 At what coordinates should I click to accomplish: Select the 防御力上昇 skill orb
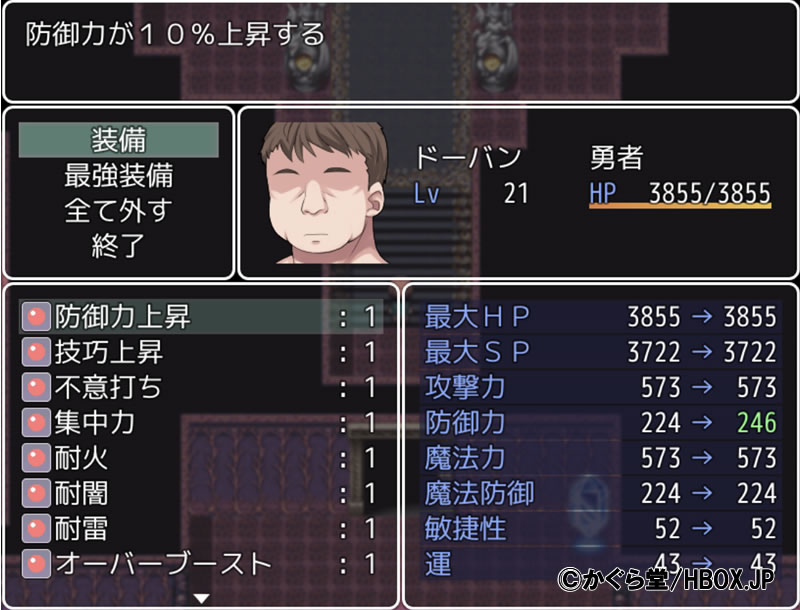pos(200,317)
